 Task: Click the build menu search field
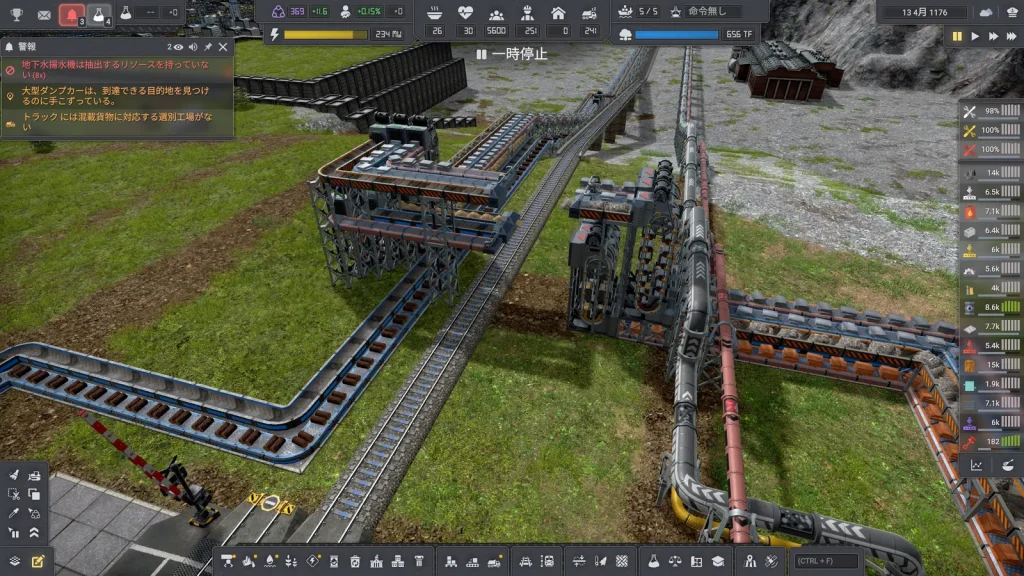[x=826, y=561]
